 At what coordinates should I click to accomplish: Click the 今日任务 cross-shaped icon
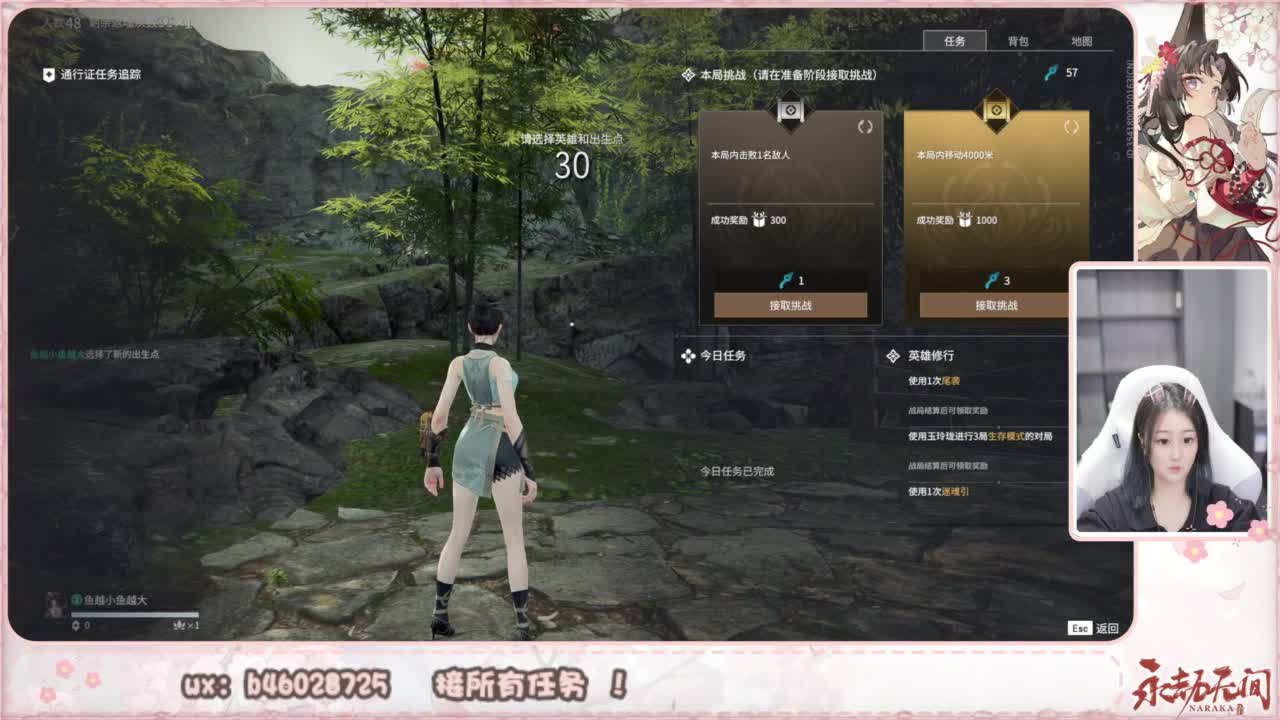pyautogui.click(x=687, y=356)
